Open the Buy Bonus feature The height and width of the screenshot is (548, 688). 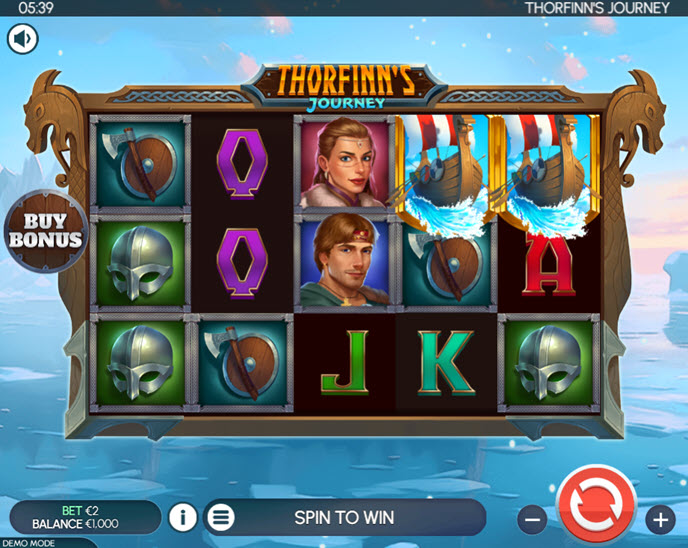coord(44,229)
